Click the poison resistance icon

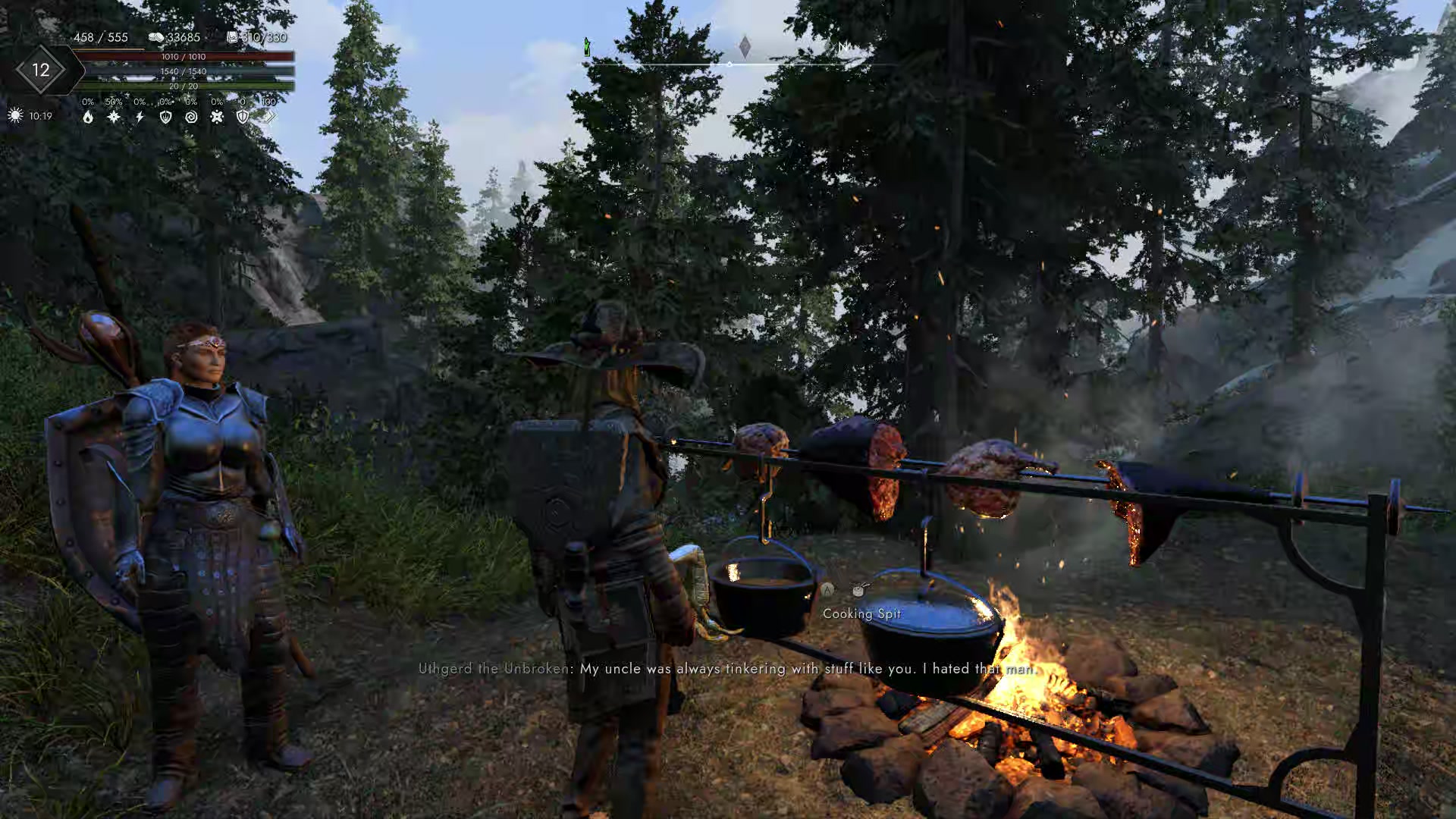coord(218,117)
